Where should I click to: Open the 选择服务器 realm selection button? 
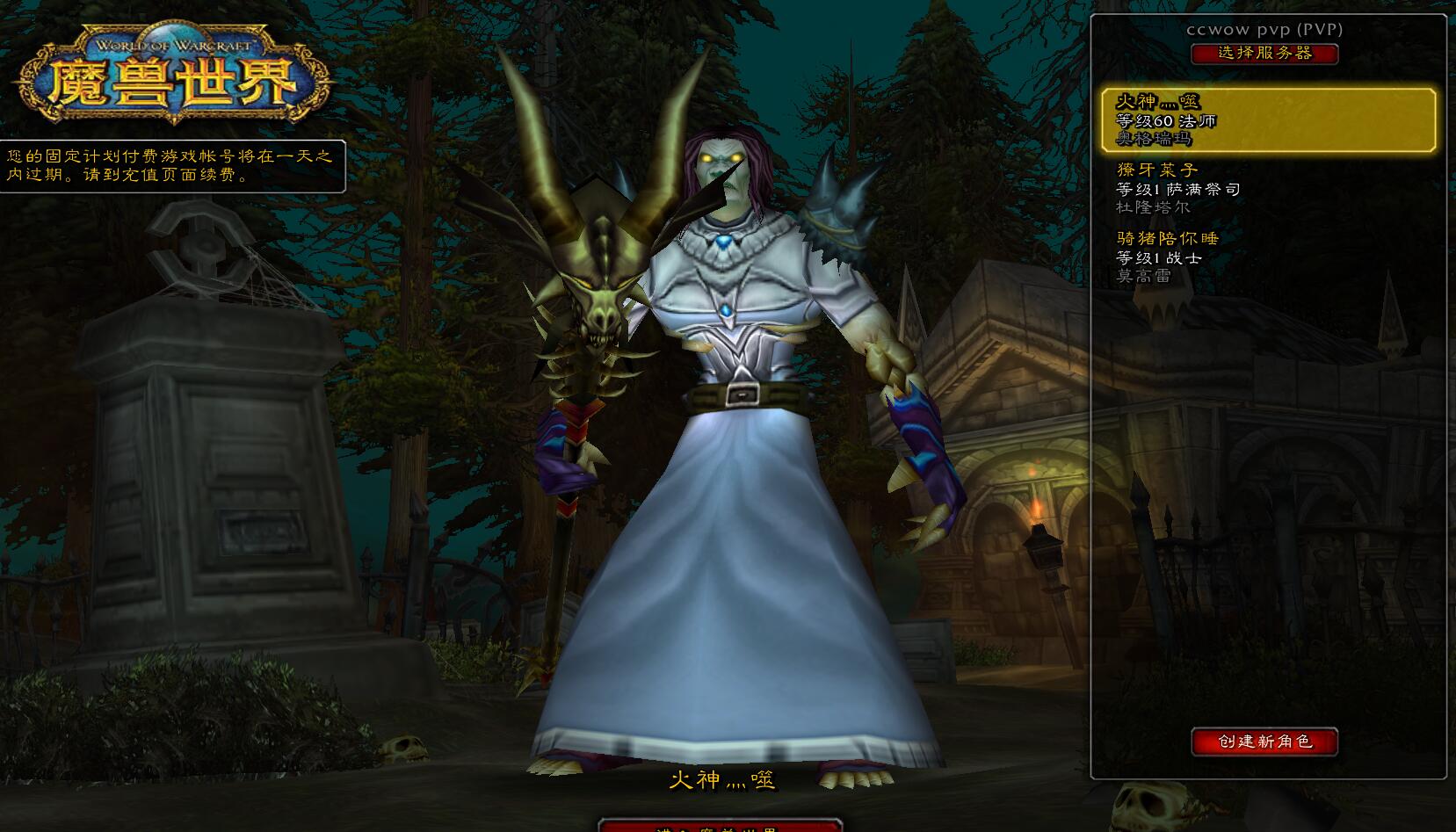point(1264,54)
